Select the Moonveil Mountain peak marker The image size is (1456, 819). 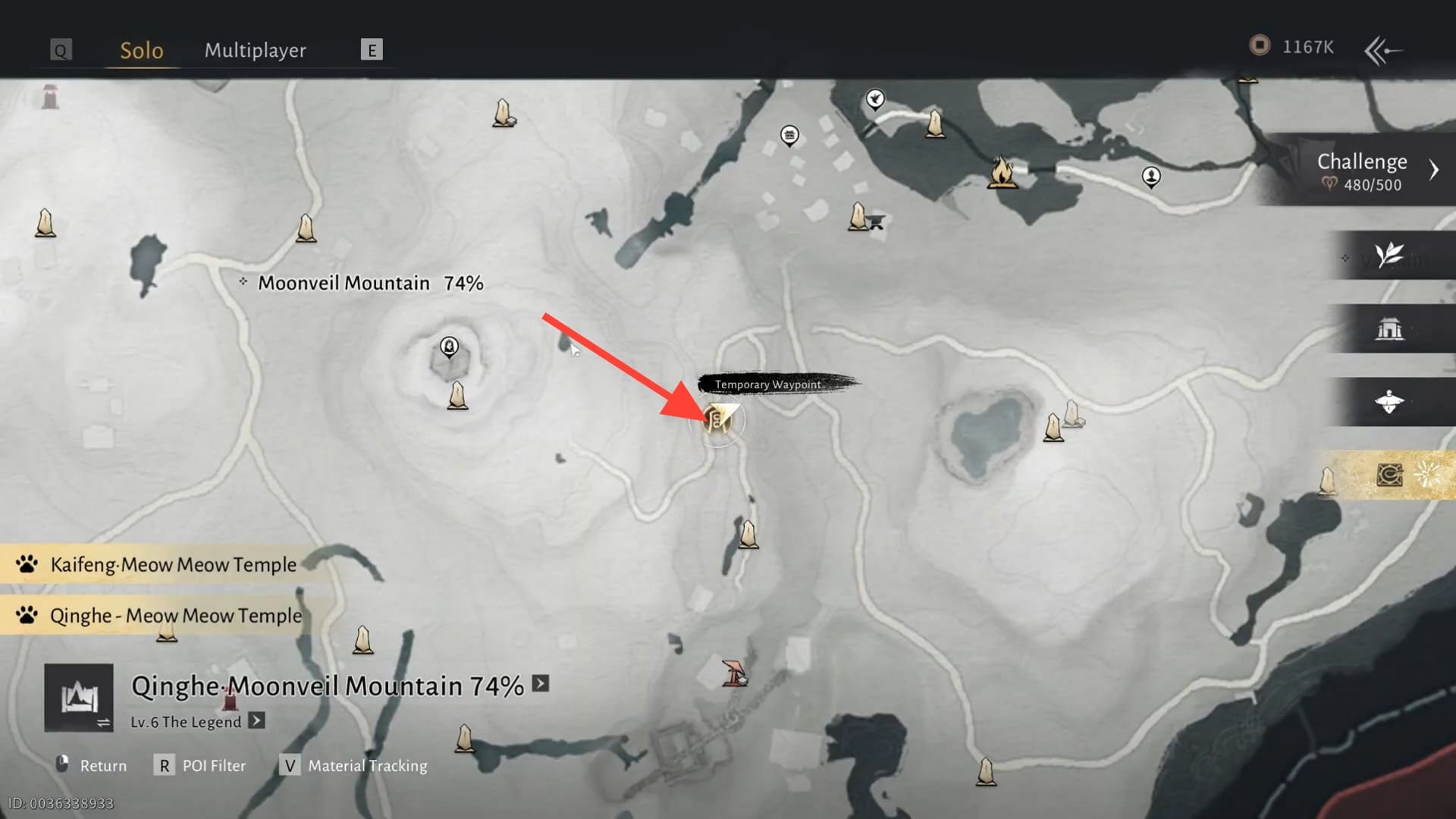click(449, 347)
